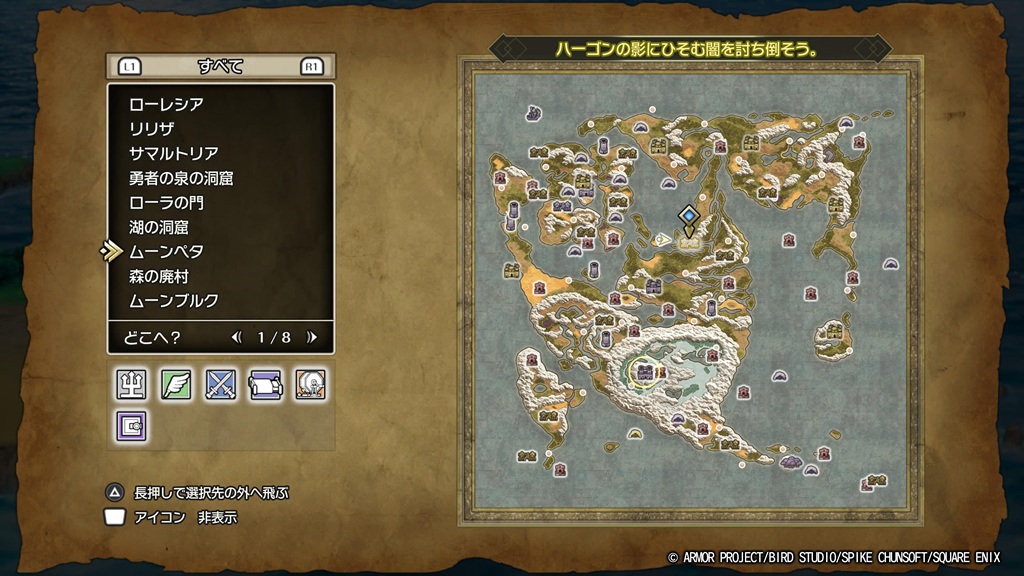
Task: Select the yellow-circled castle on the map
Action: tap(645, 373)
